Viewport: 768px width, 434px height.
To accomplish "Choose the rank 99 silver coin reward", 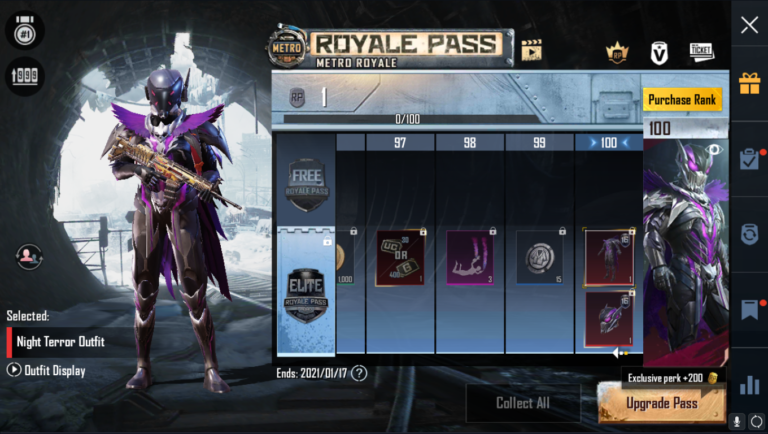I will coord(538,258).
